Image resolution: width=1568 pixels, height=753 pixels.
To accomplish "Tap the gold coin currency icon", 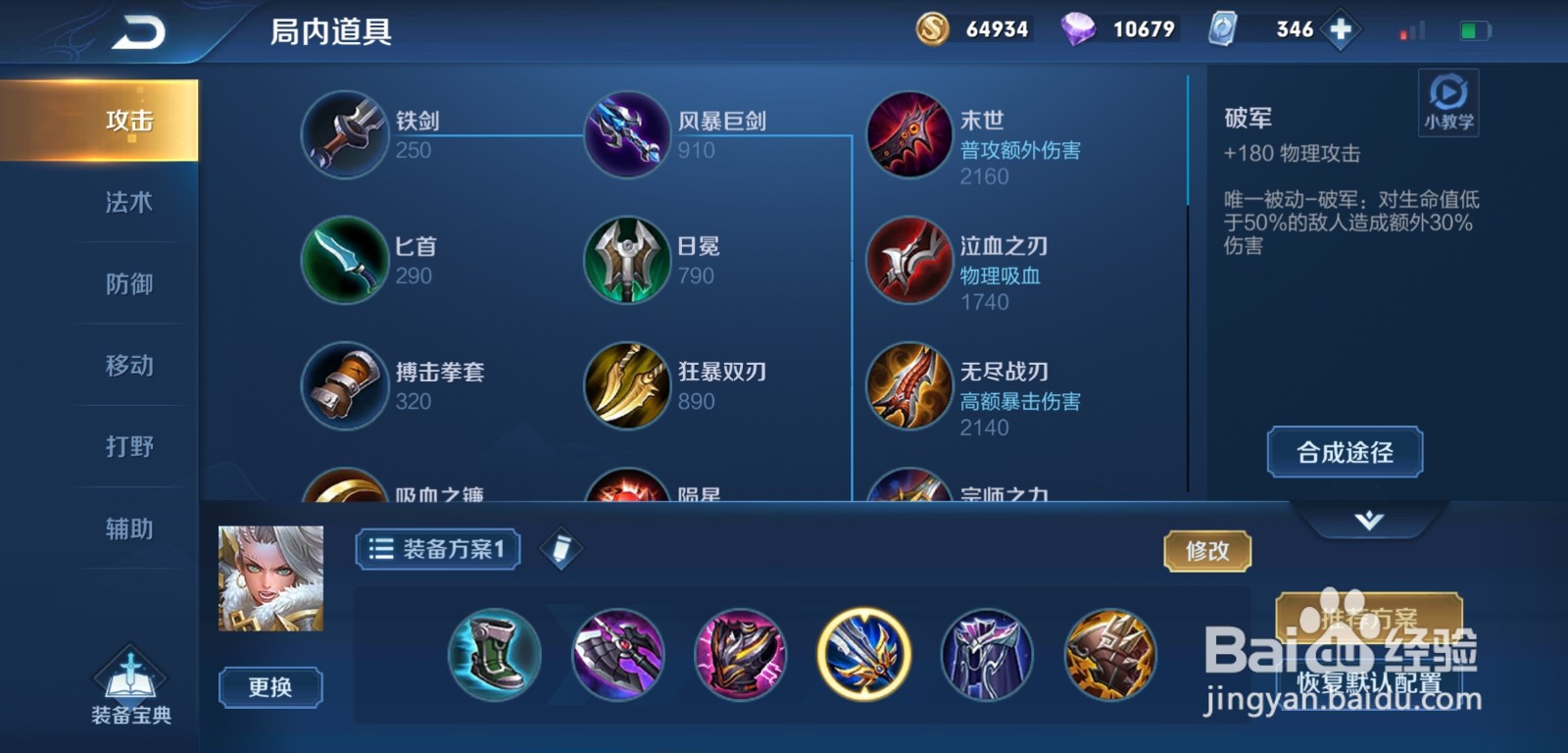I will tap(931, 28).
